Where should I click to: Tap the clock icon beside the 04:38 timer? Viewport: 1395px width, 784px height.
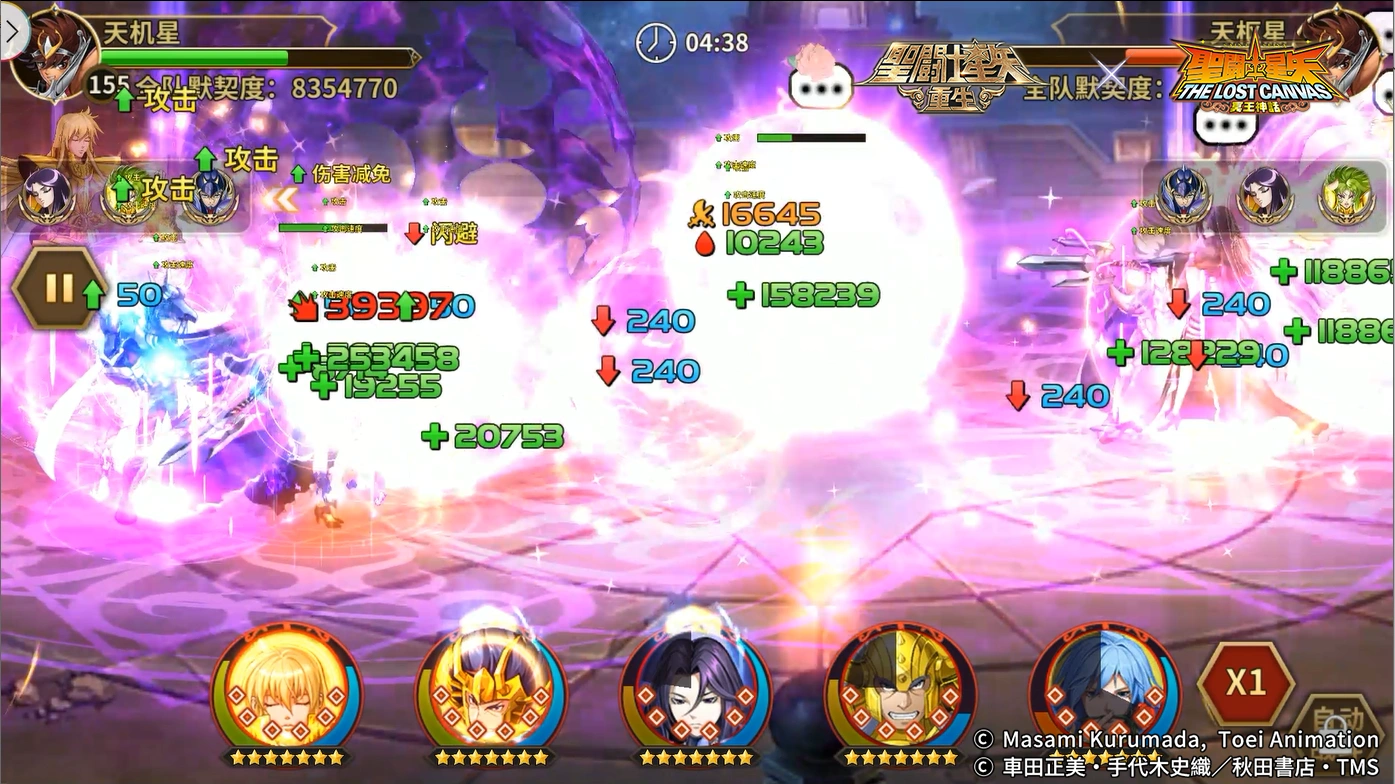coord(657,42)
